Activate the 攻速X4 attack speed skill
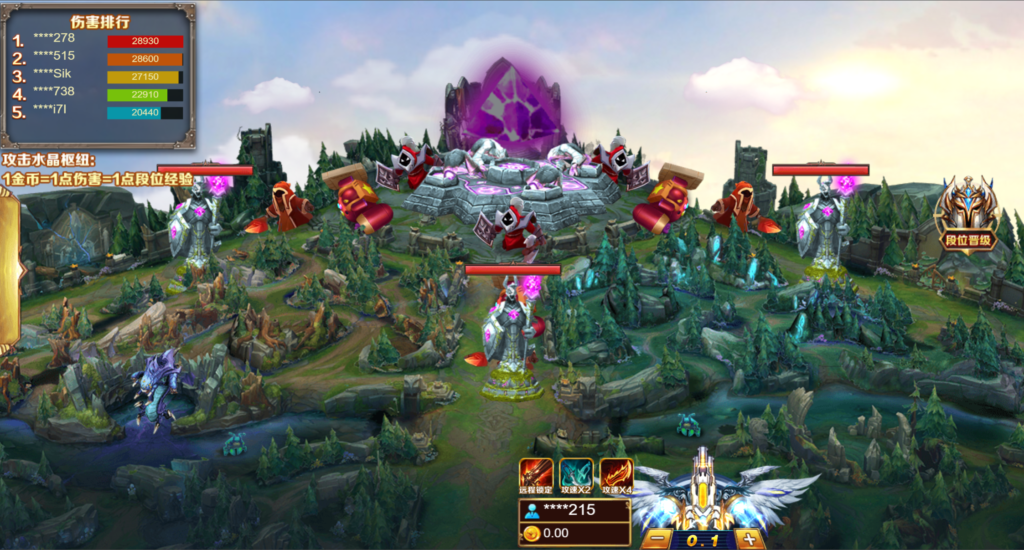This screenshot has height=550, width=1024. 616,476
